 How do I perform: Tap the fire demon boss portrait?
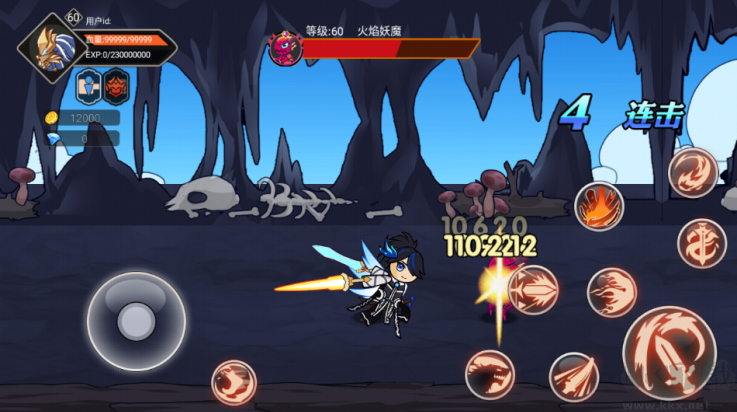pos(286,48)
